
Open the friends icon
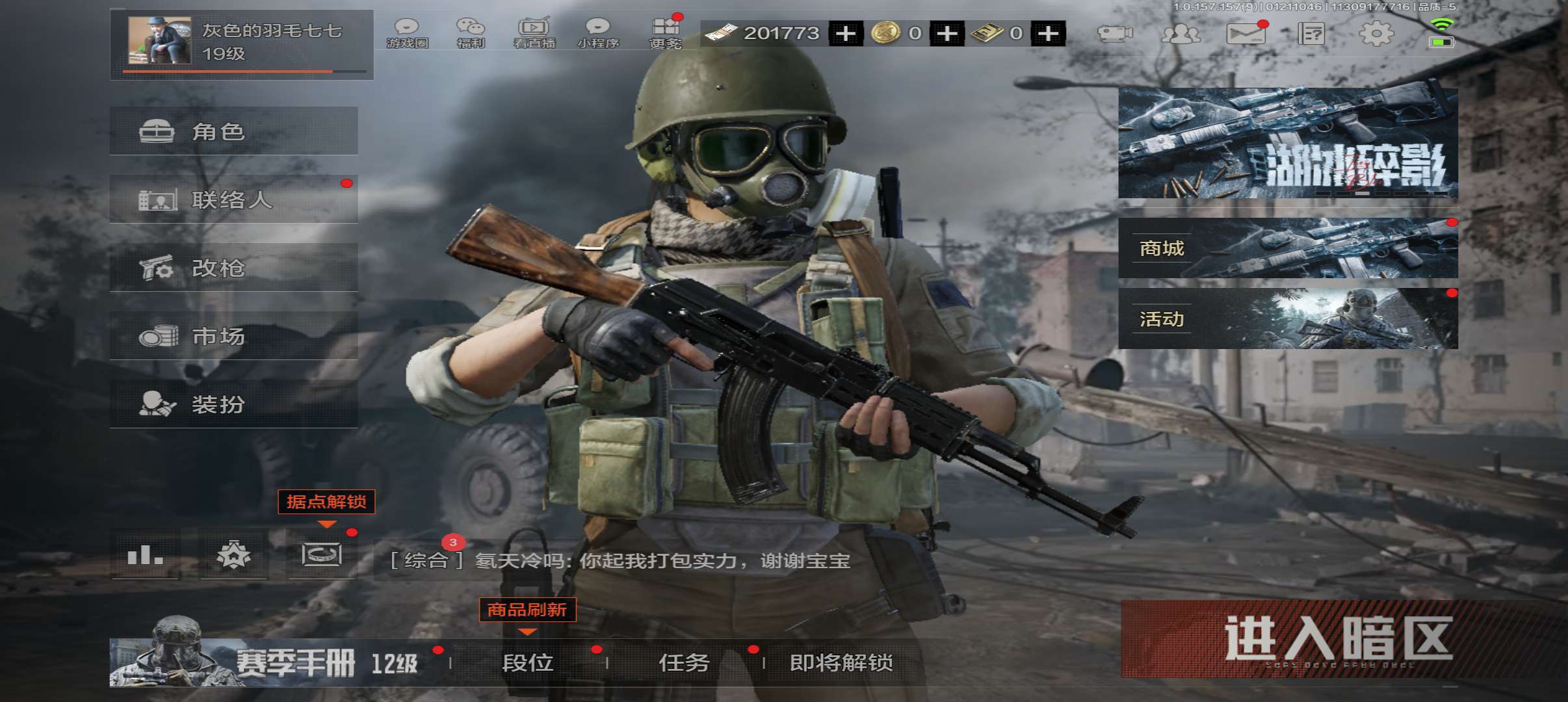[x=1181, y=33]
